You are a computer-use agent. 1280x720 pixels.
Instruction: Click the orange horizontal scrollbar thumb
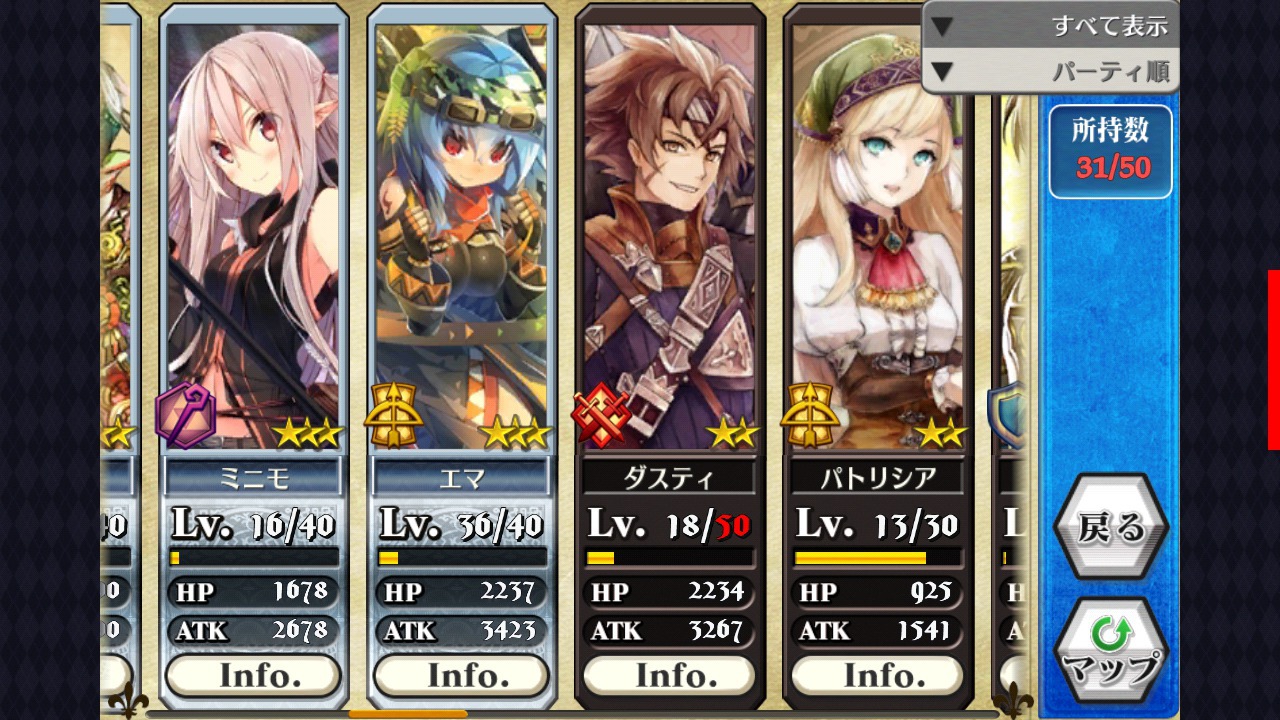[x=407, y=714]
